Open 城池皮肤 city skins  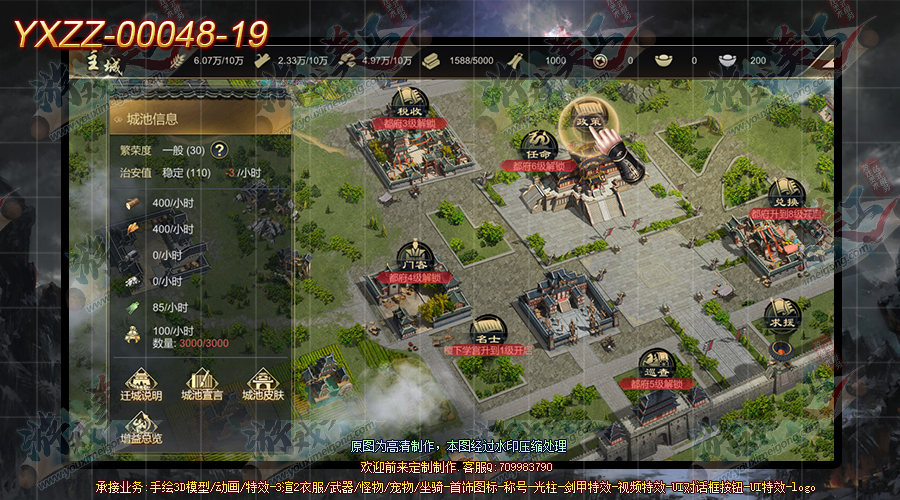[262, 385]
